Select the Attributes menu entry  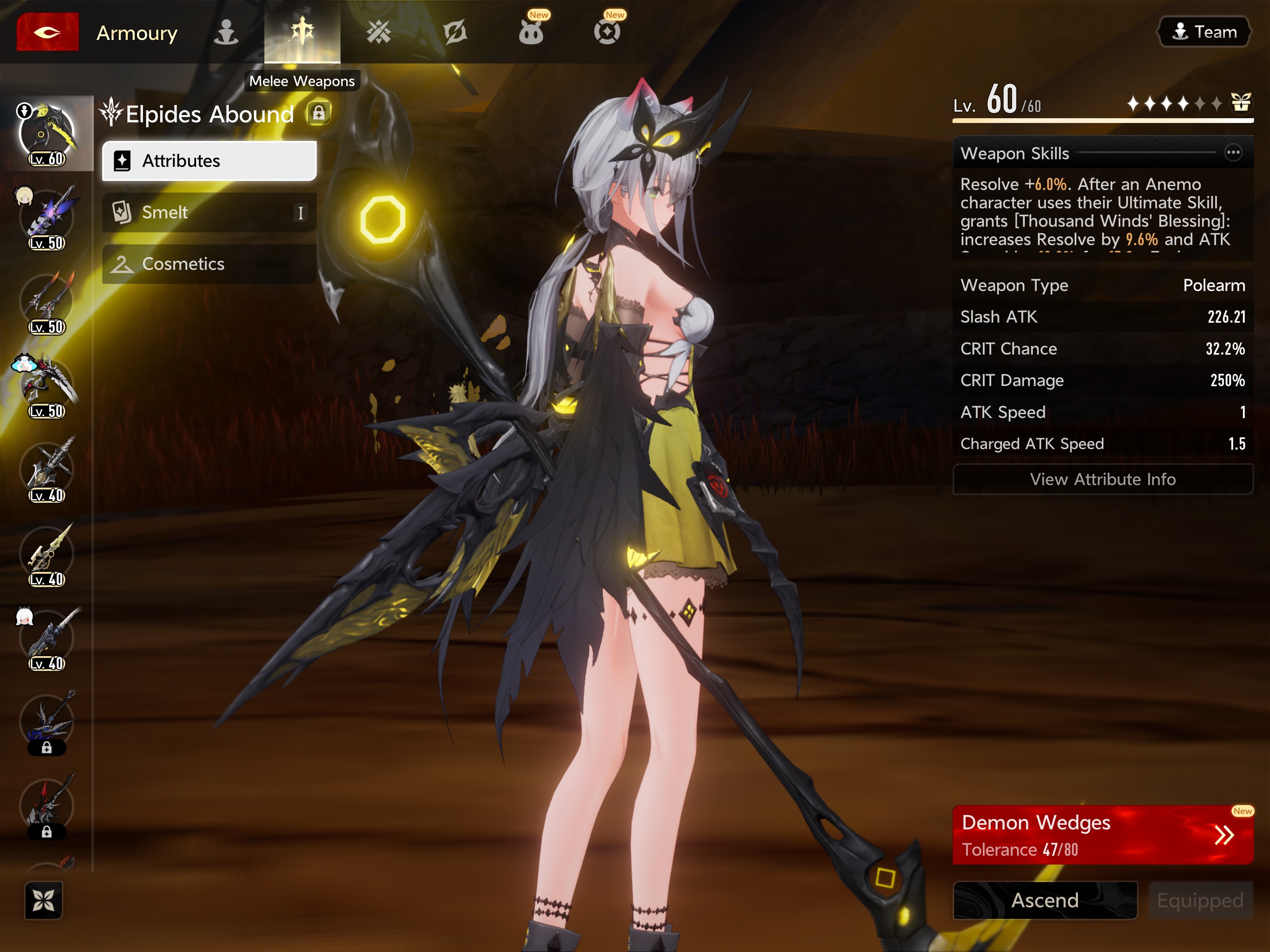coord(209,161)
